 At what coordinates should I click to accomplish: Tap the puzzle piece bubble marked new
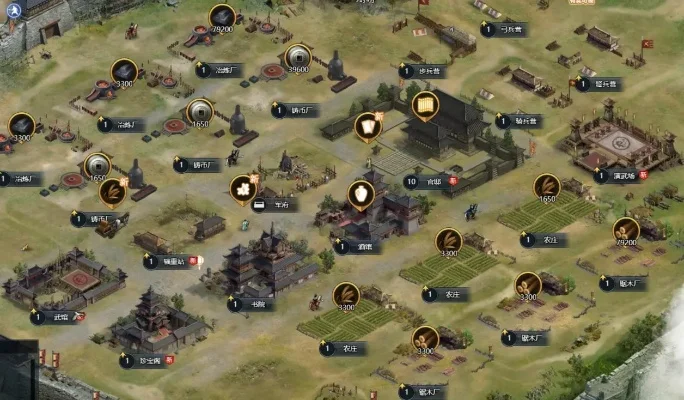pyautogui.click(x=242, y=187)
